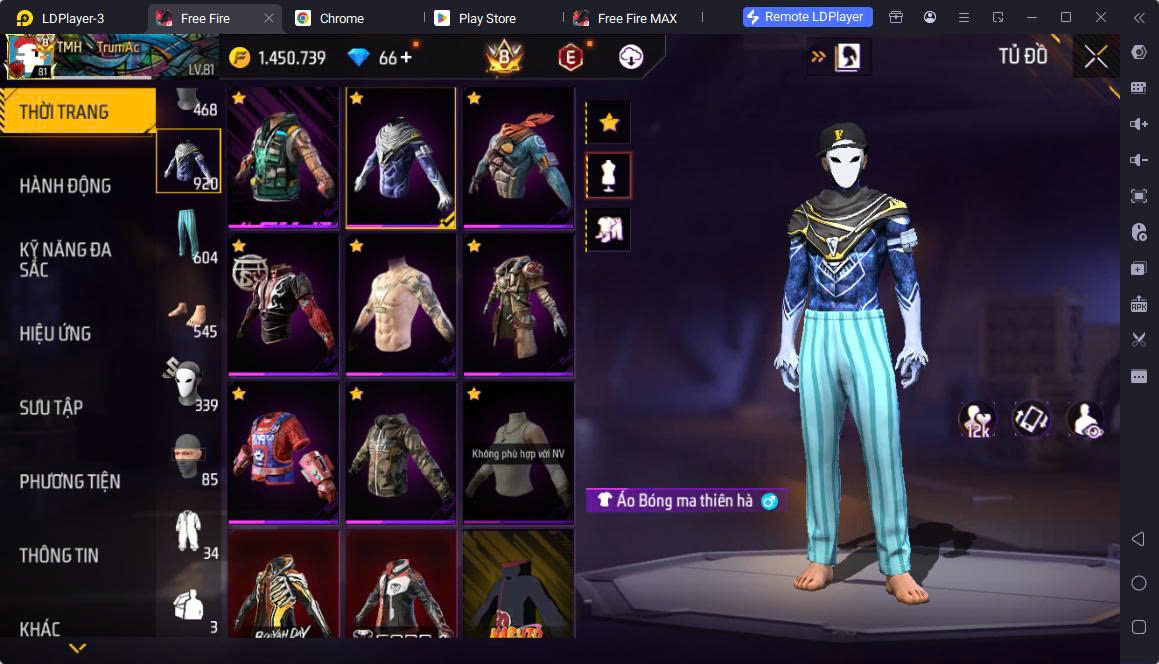The image size is (1159, 664).
Task: Open the Remote LDPlayer button
Action: [x=808, y=17]
